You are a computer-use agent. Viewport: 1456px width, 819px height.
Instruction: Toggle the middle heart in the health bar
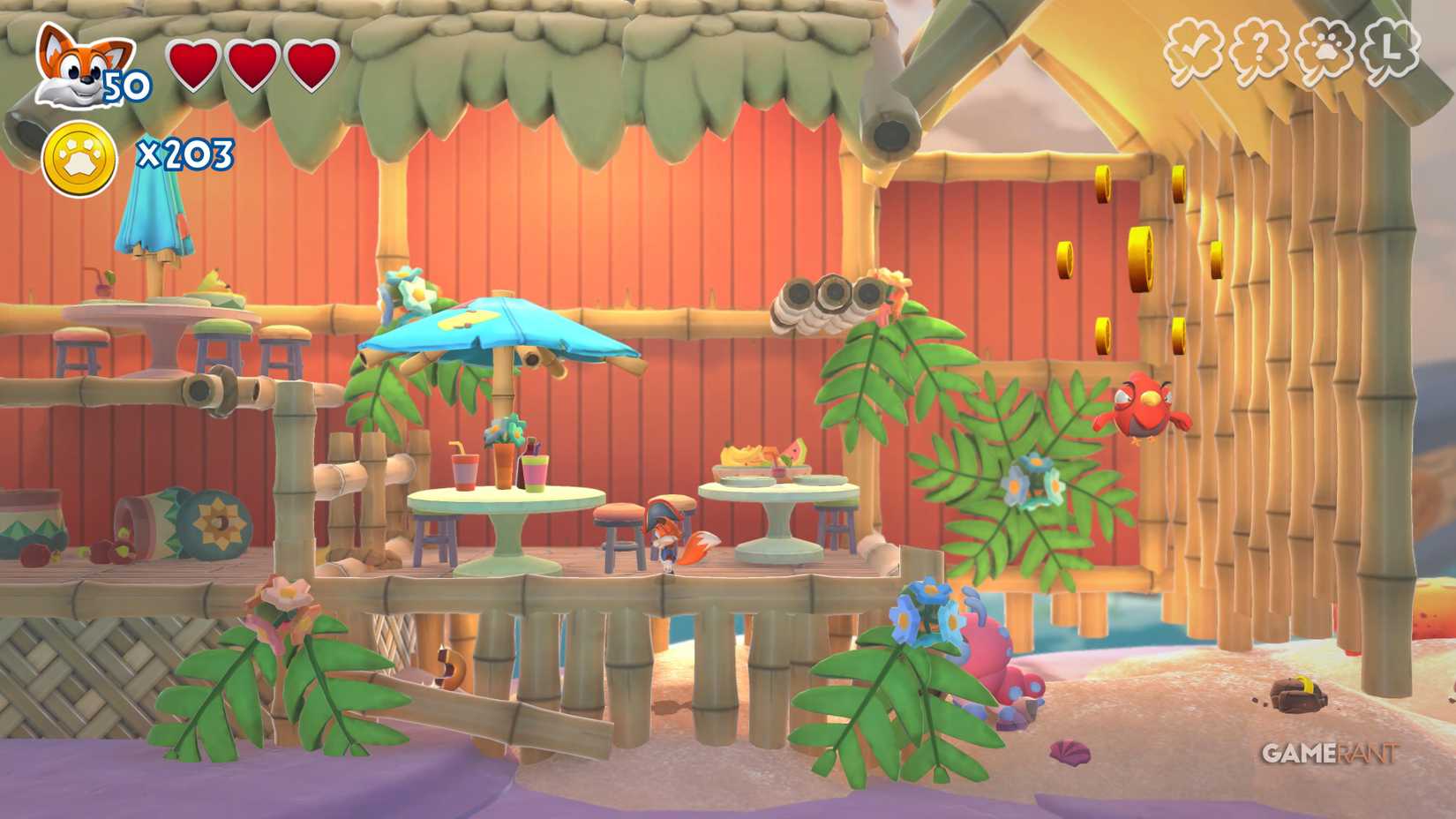(x=251, y=64)
